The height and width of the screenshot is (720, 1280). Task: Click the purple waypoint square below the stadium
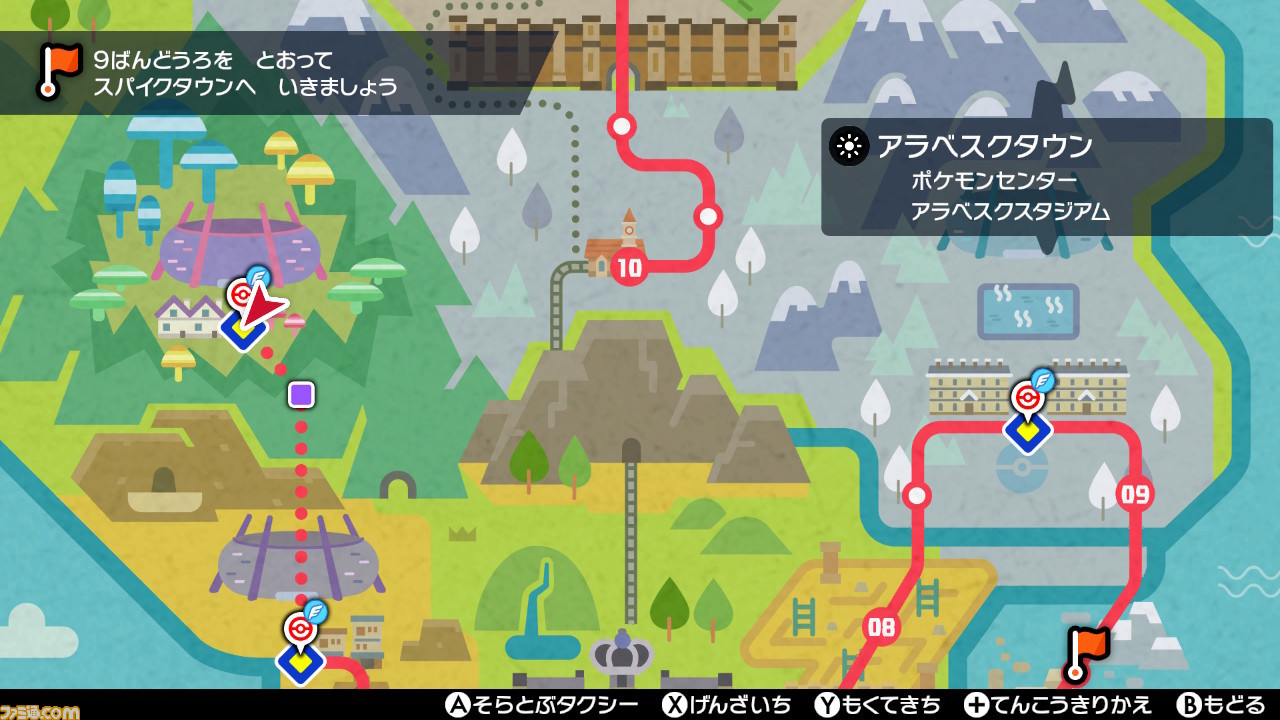pos(299,393)
